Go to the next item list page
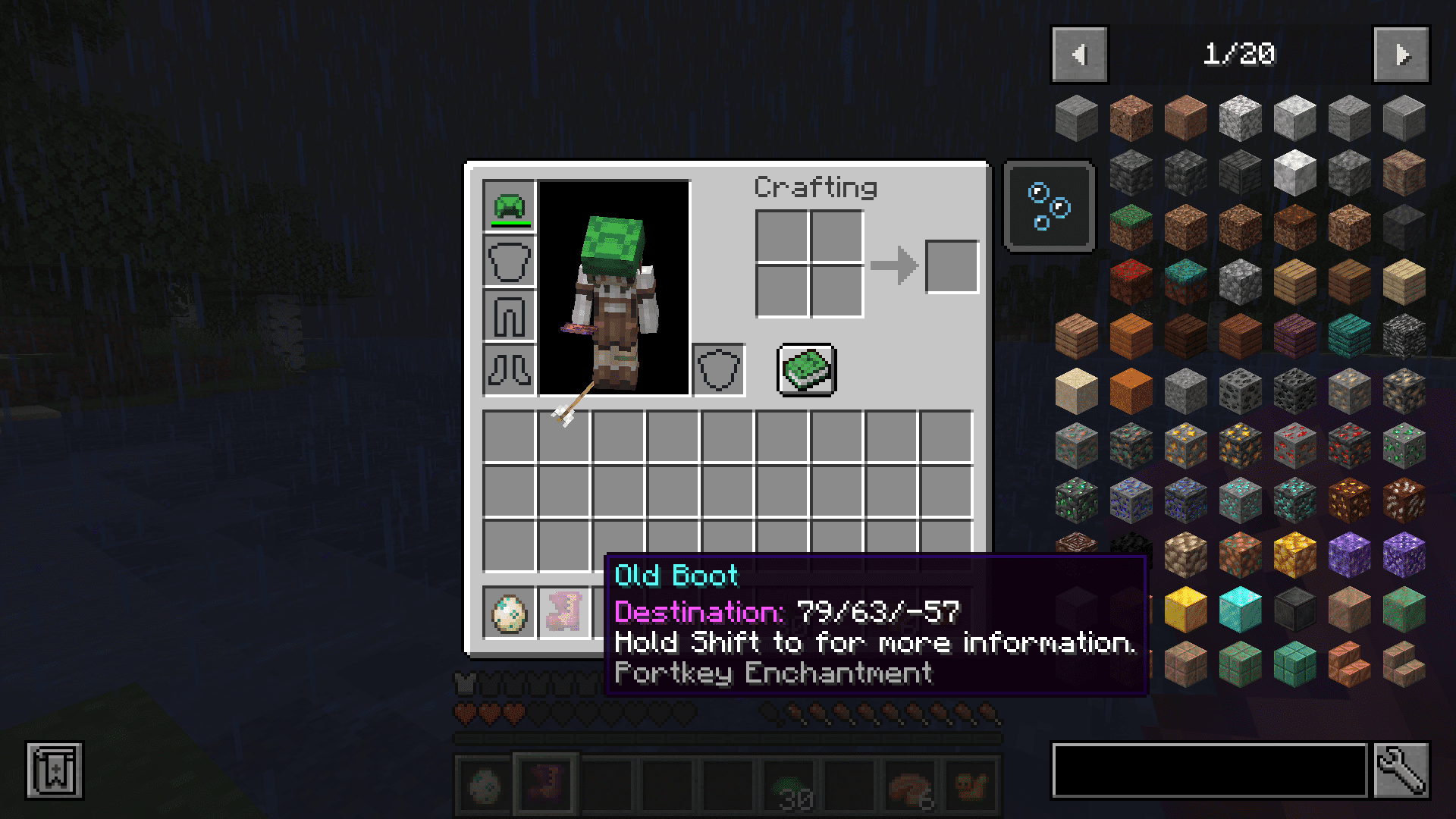 click(x=1401, y=55)
